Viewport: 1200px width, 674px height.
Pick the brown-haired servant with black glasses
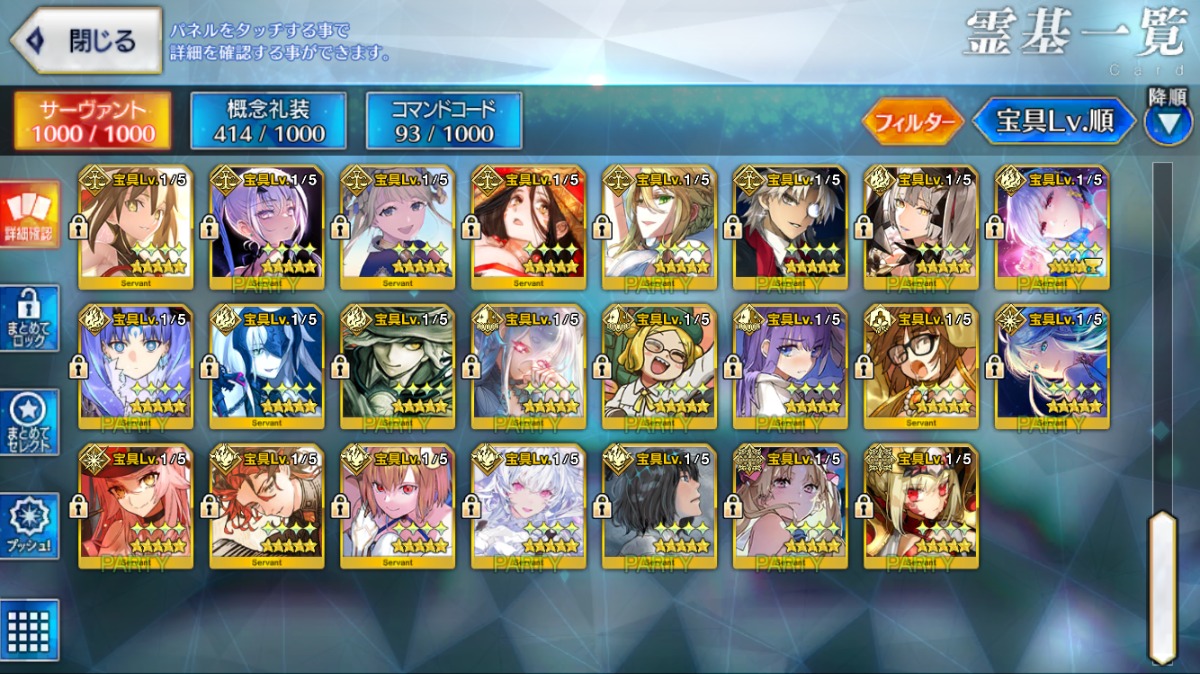pyautogui.click(x=921, y=366)
